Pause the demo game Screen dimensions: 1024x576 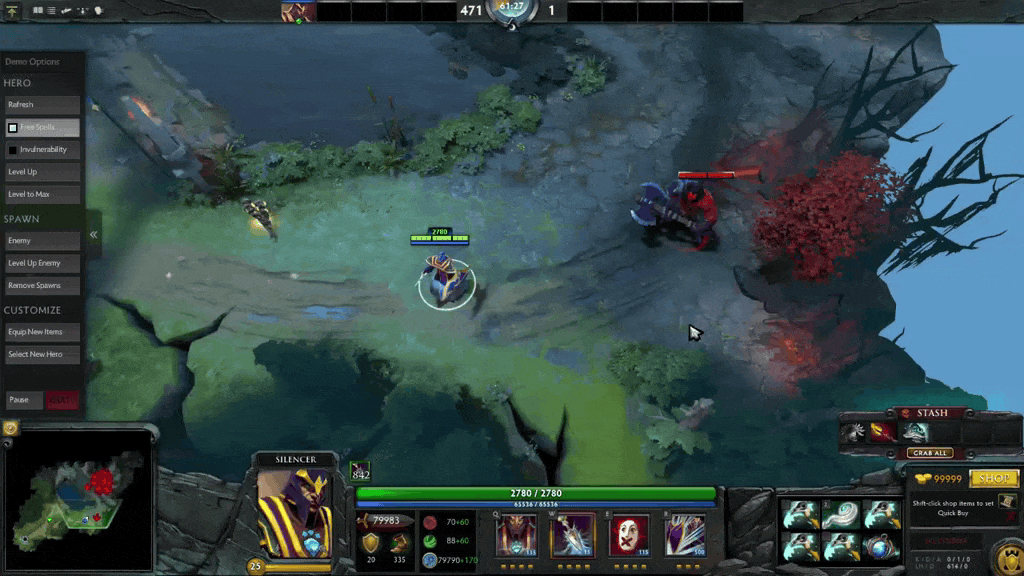(24, 400)
